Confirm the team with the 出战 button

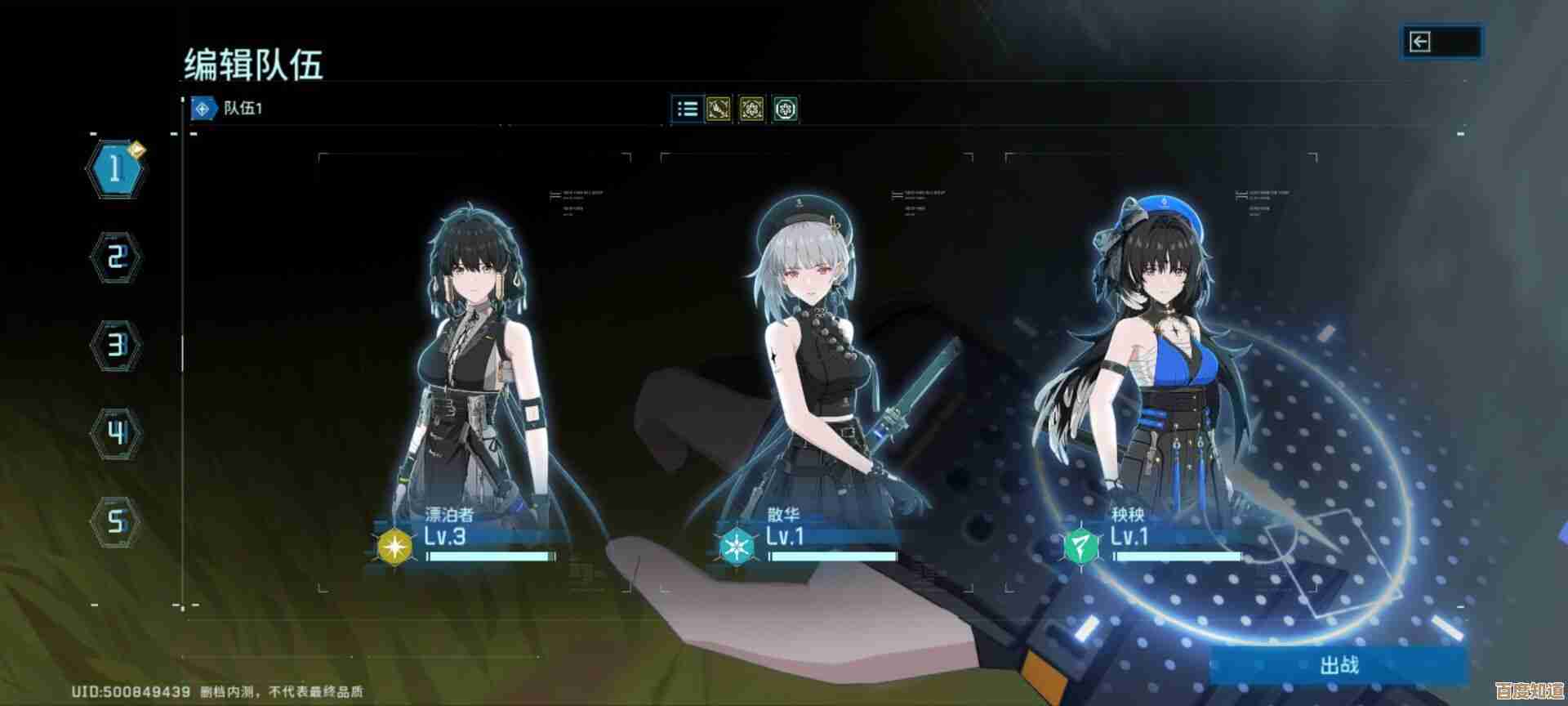1339,665
